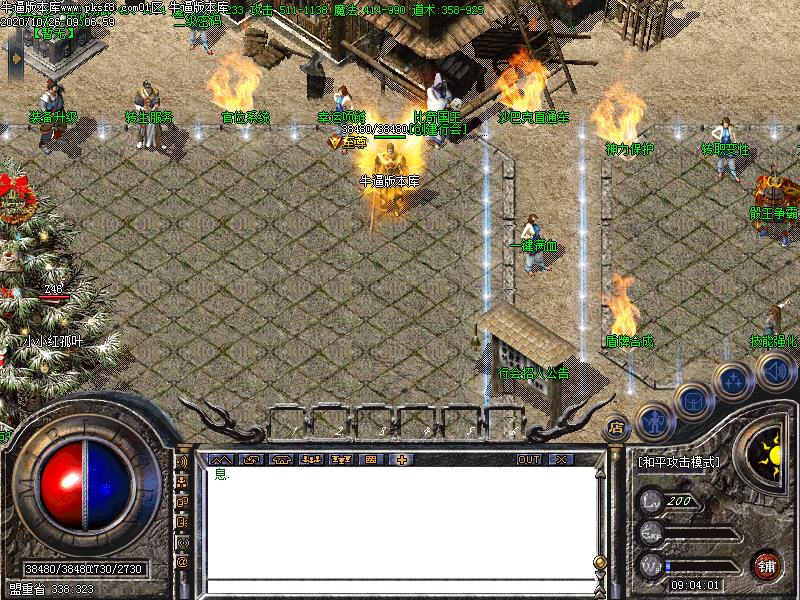Open the shop 店 button
This screenshot has width=800, height=600.
(617, 426)
